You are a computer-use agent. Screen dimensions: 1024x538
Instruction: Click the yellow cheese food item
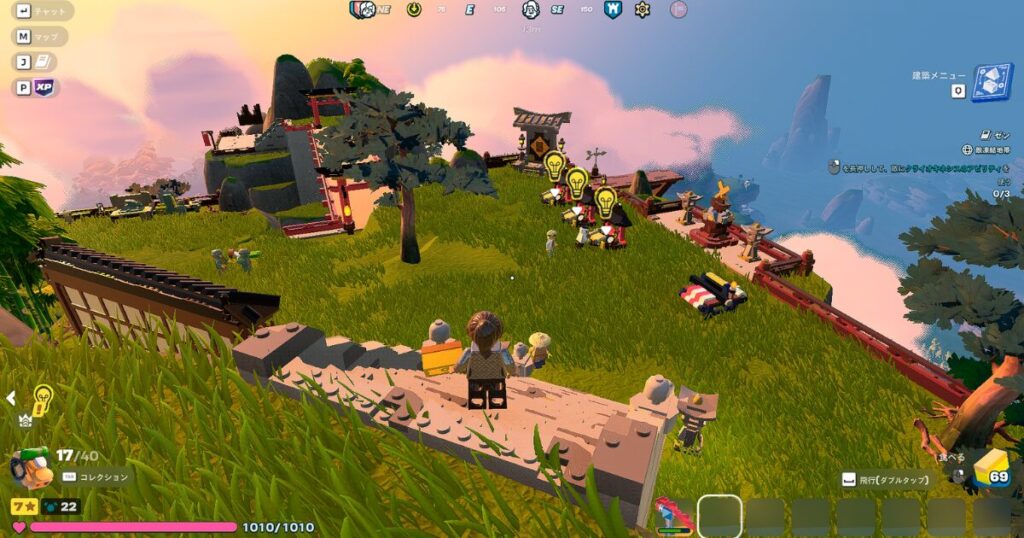point(990,467)
